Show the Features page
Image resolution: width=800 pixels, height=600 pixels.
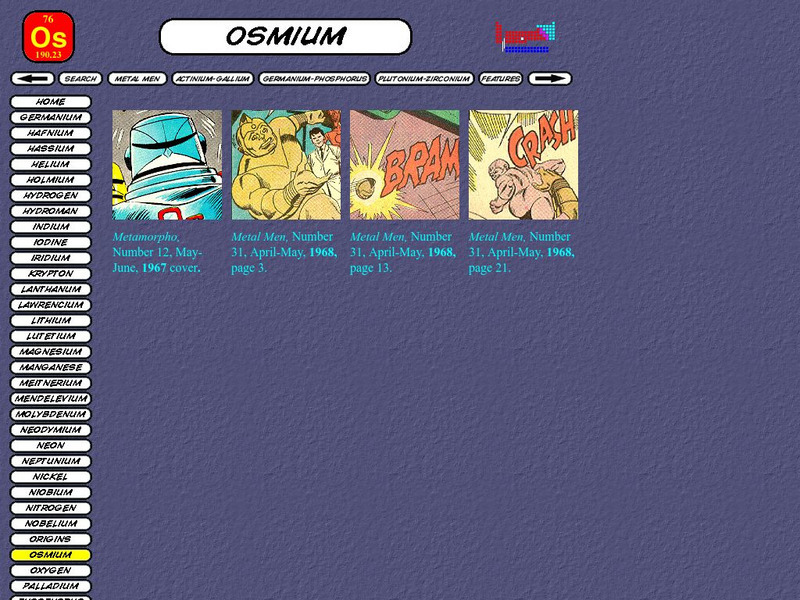[x=501, y=78]
